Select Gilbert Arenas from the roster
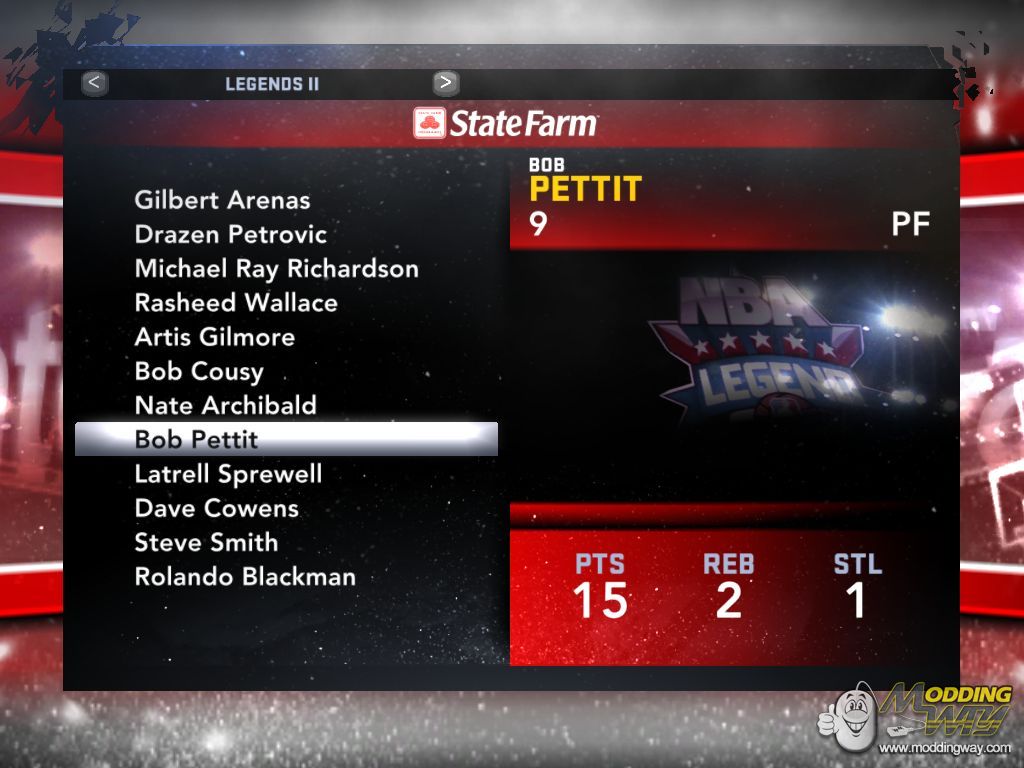 pos(222,200)
